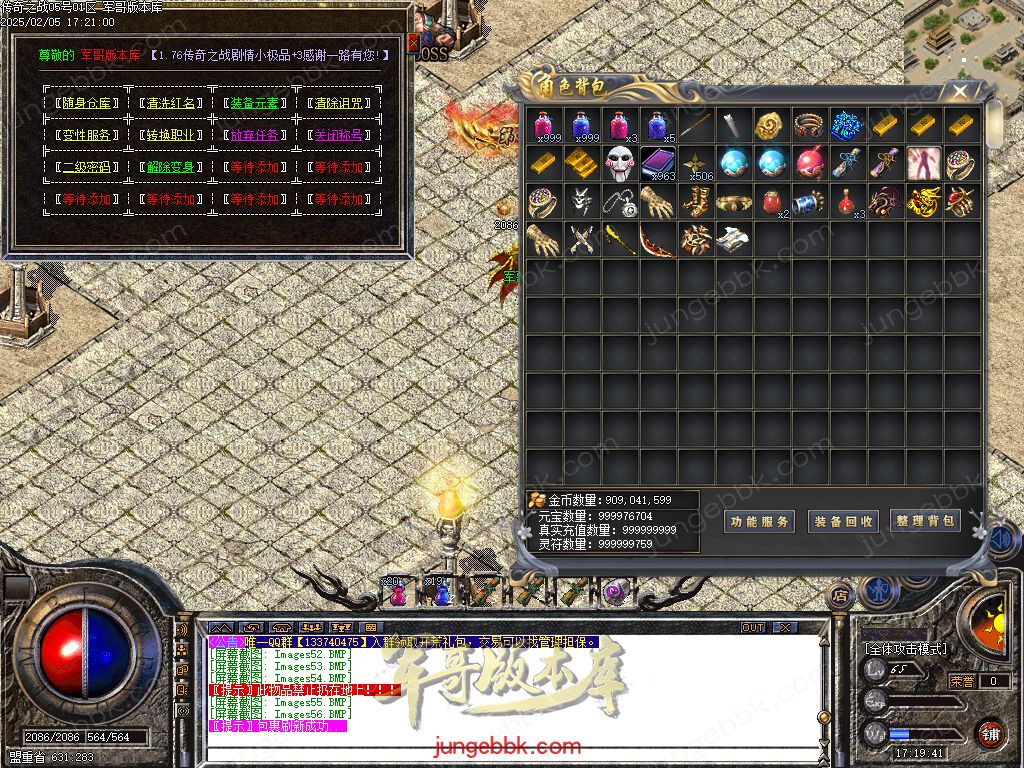Sort the bag with 整理背包
The height and width of the screenshot is (768, 1024).
[x=925, y=521]
